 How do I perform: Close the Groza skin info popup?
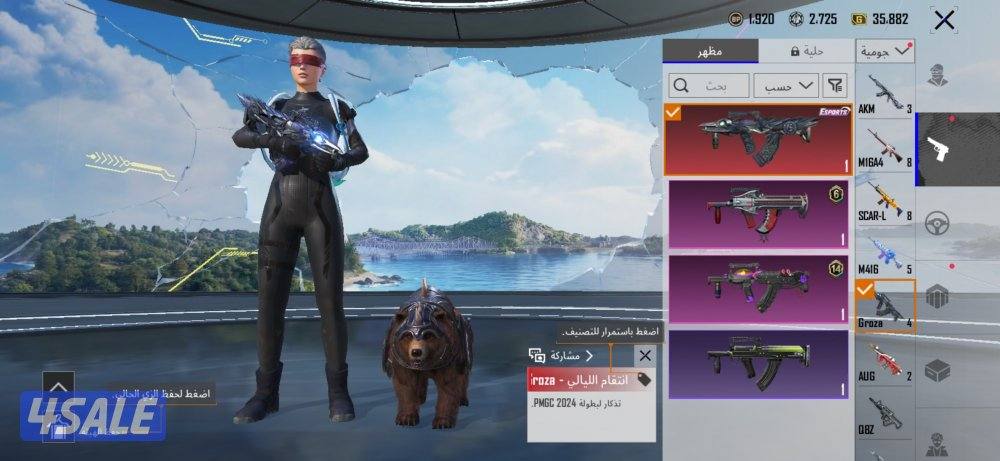pyautogui.click(x=645, y=355)
